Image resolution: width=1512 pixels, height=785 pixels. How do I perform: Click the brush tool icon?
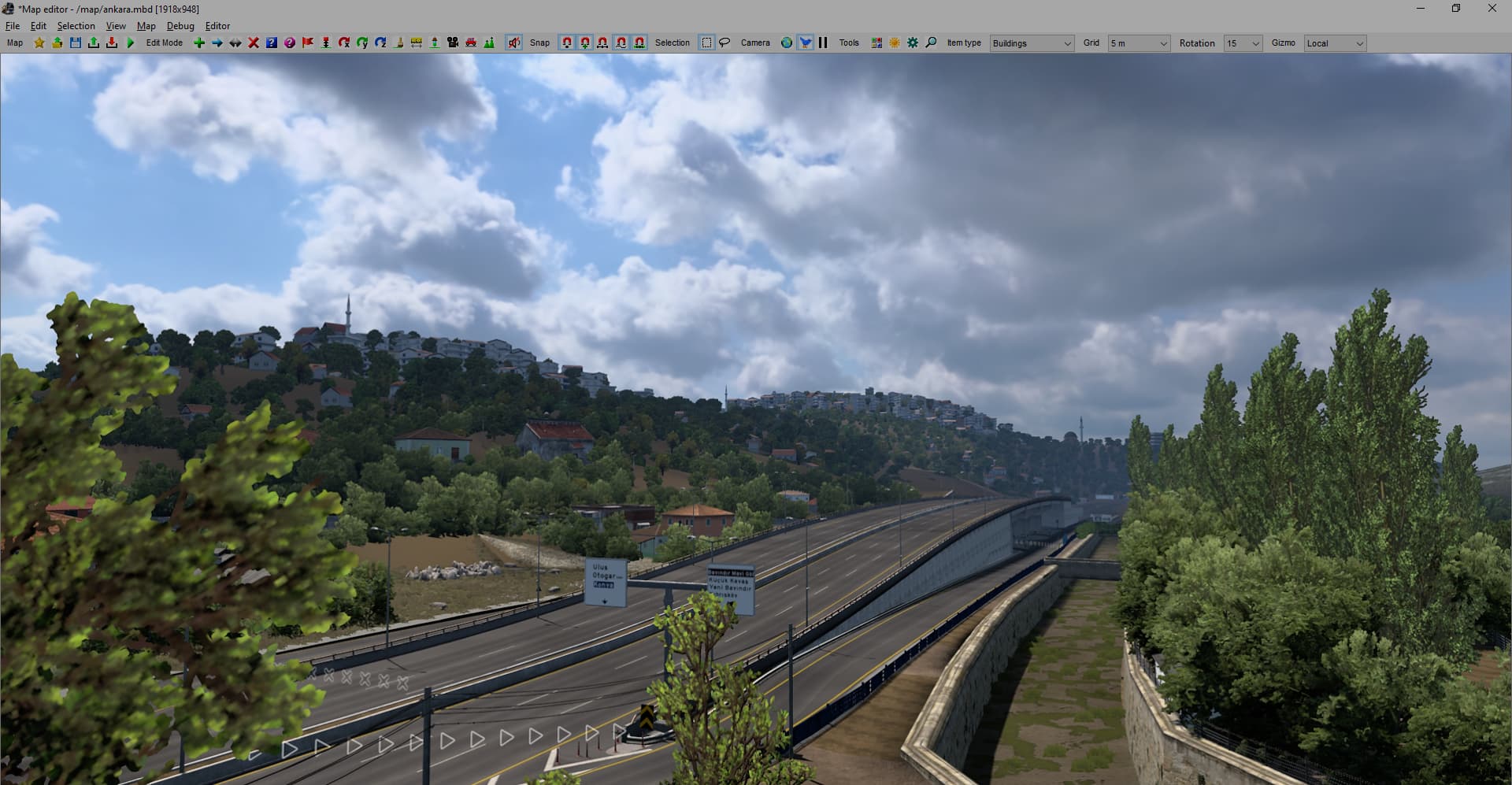[398, 43]
